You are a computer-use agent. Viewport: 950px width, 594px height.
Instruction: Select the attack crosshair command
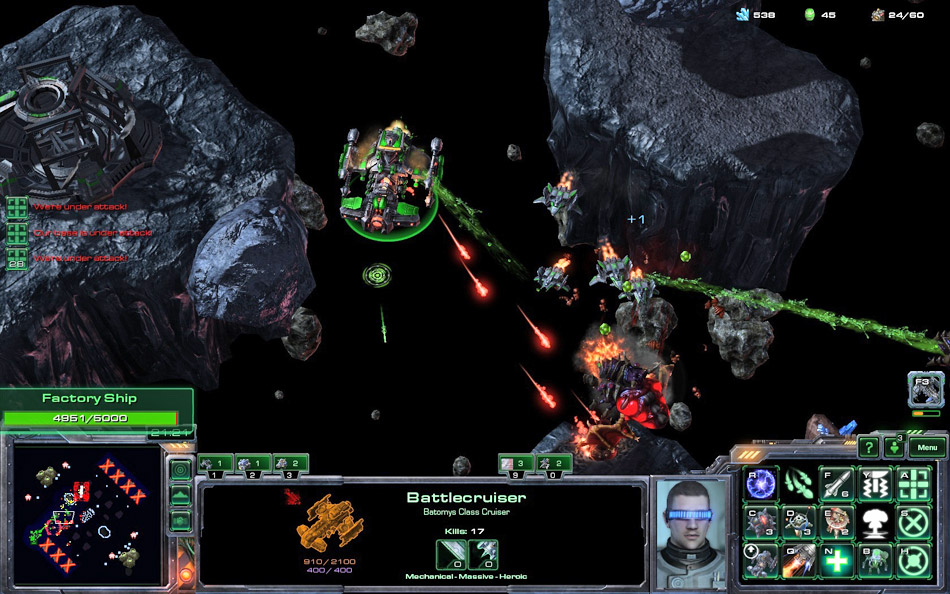pos(913,484)
